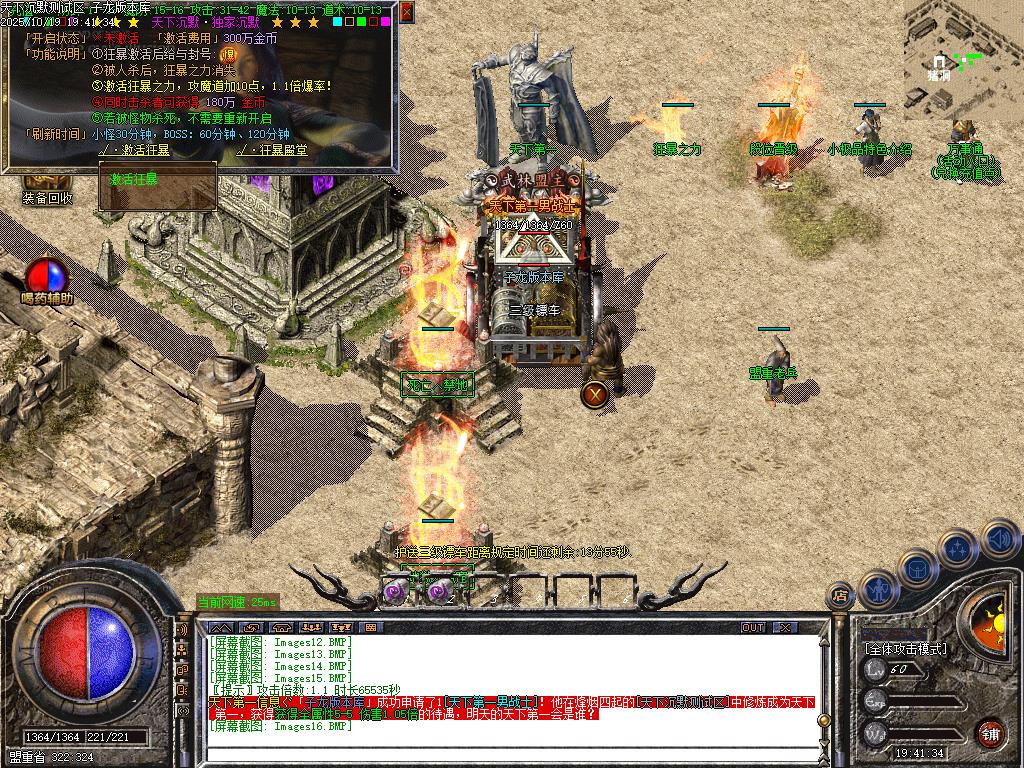Open the 店 shop button

(841, 596)
